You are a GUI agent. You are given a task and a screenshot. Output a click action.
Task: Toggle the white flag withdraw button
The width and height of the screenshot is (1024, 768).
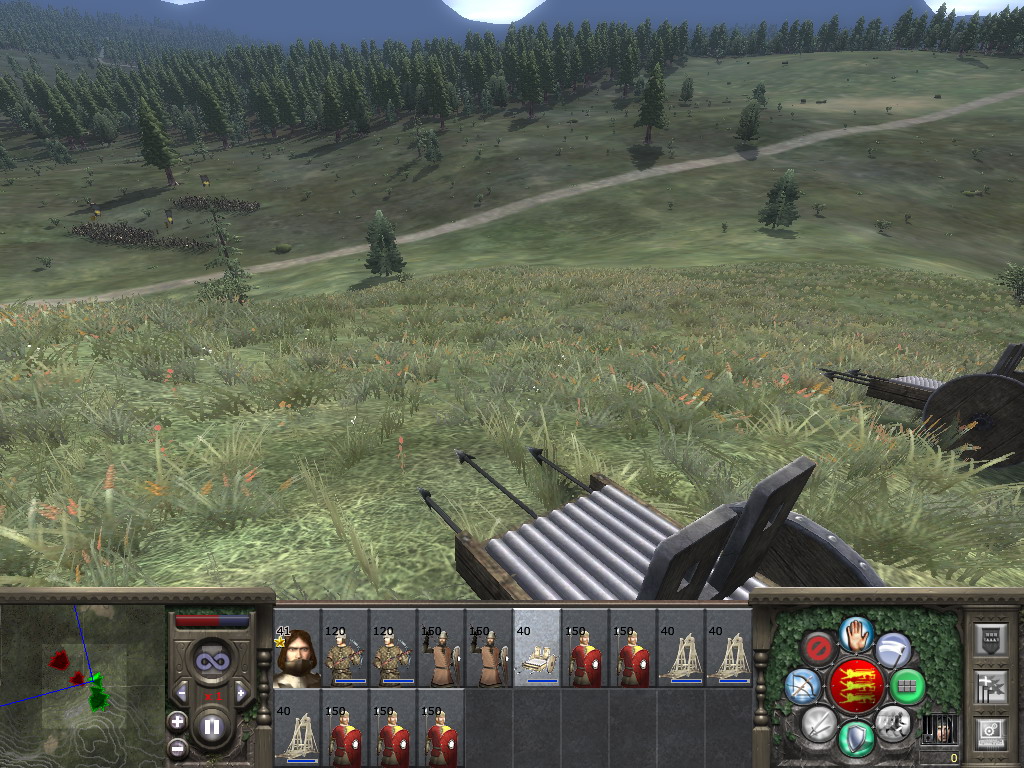click(x=892, y=650)
